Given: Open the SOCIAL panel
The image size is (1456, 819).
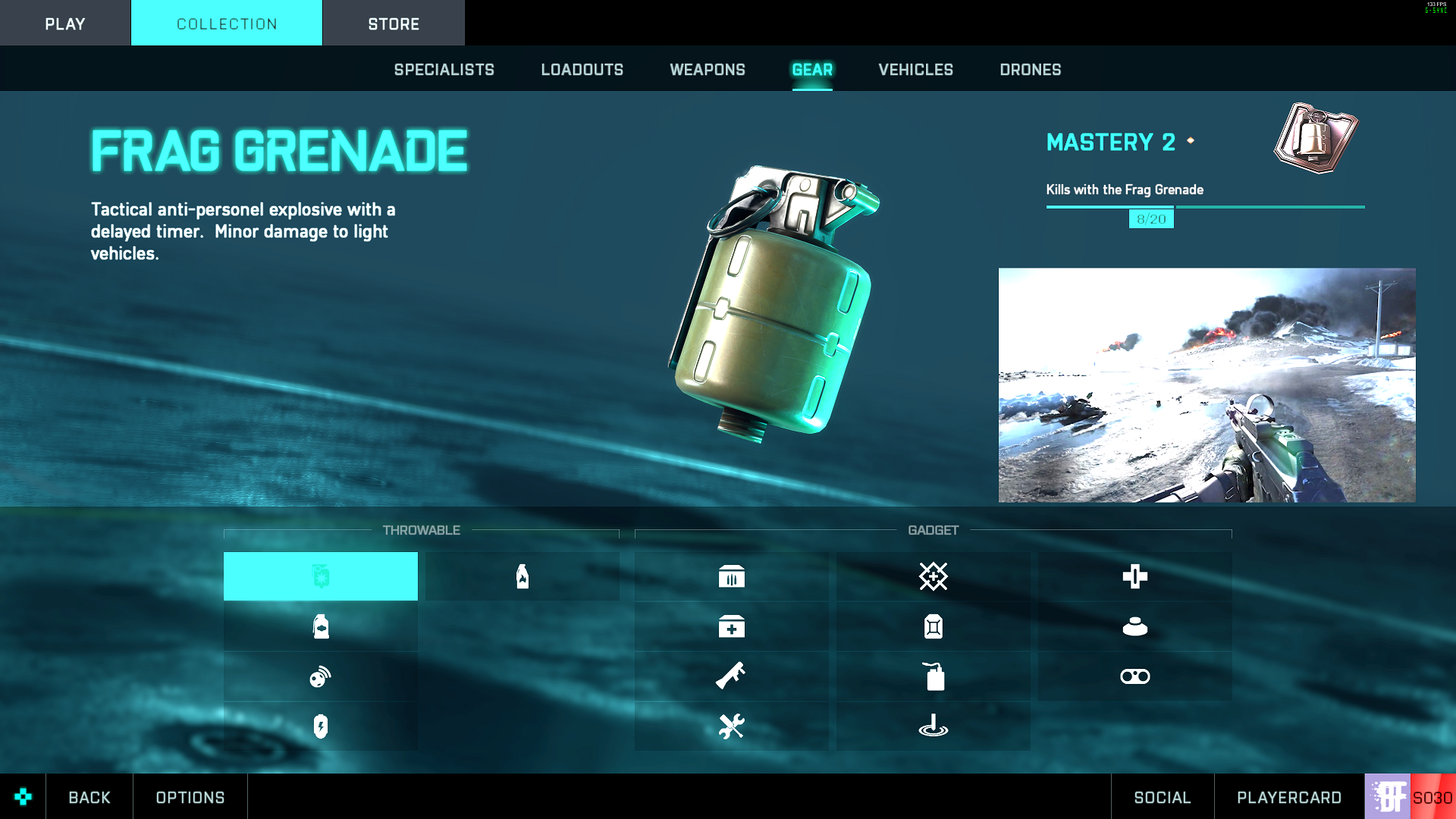Looking at the screenshot, I should click(x=1162, y=797).
